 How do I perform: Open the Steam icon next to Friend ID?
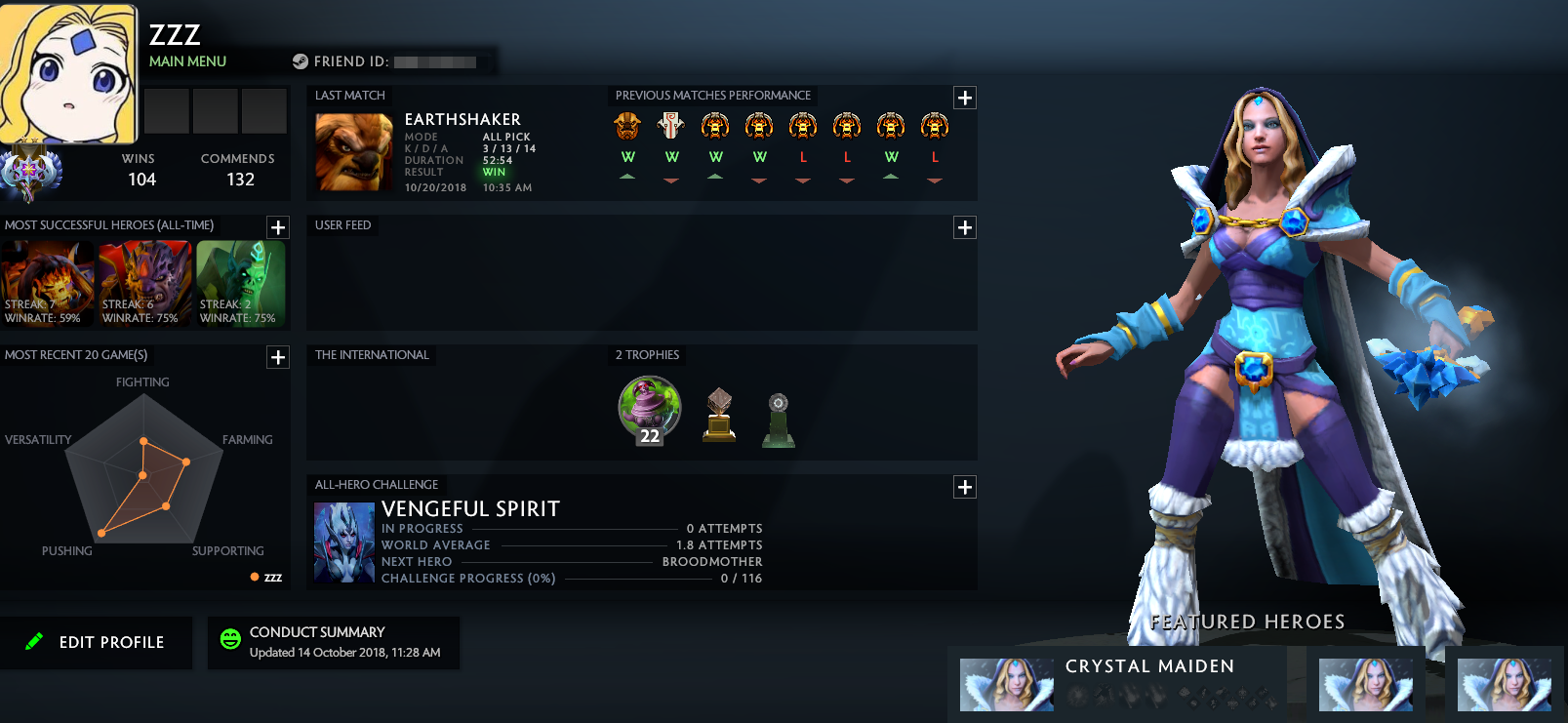pos(299,61)
